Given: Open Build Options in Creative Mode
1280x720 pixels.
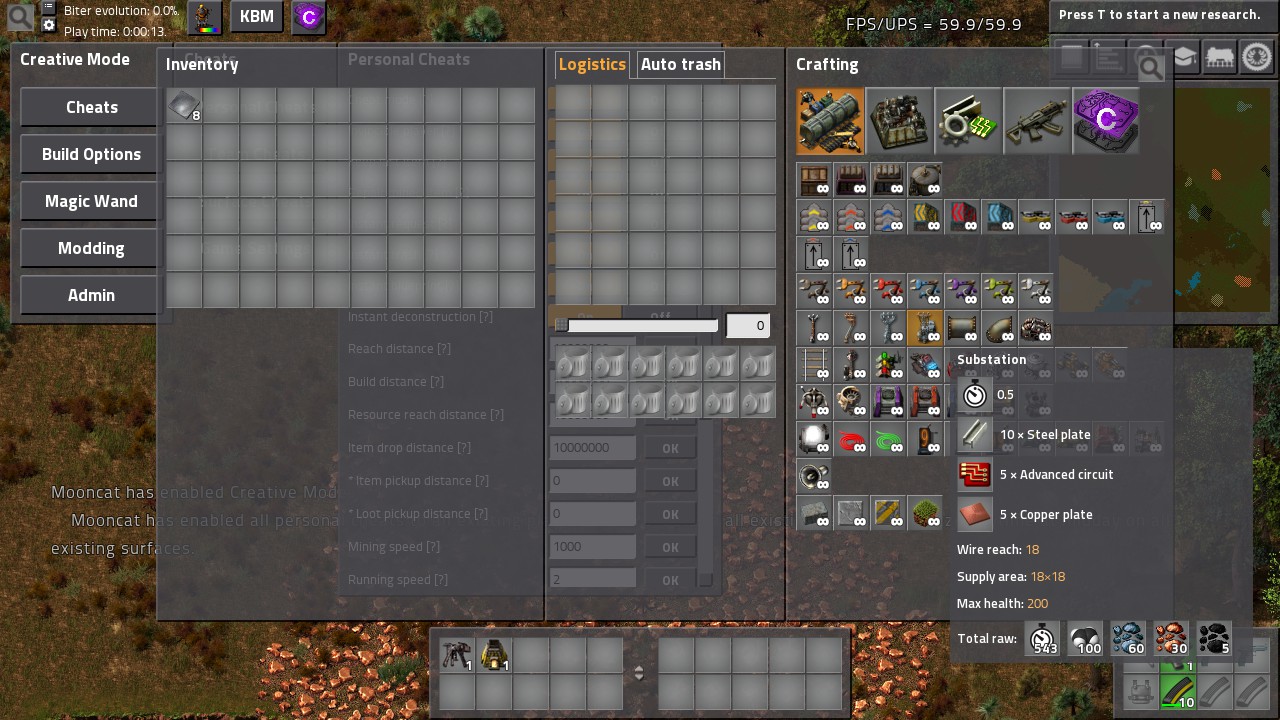Looking at the screenshot, I should 91,154.
